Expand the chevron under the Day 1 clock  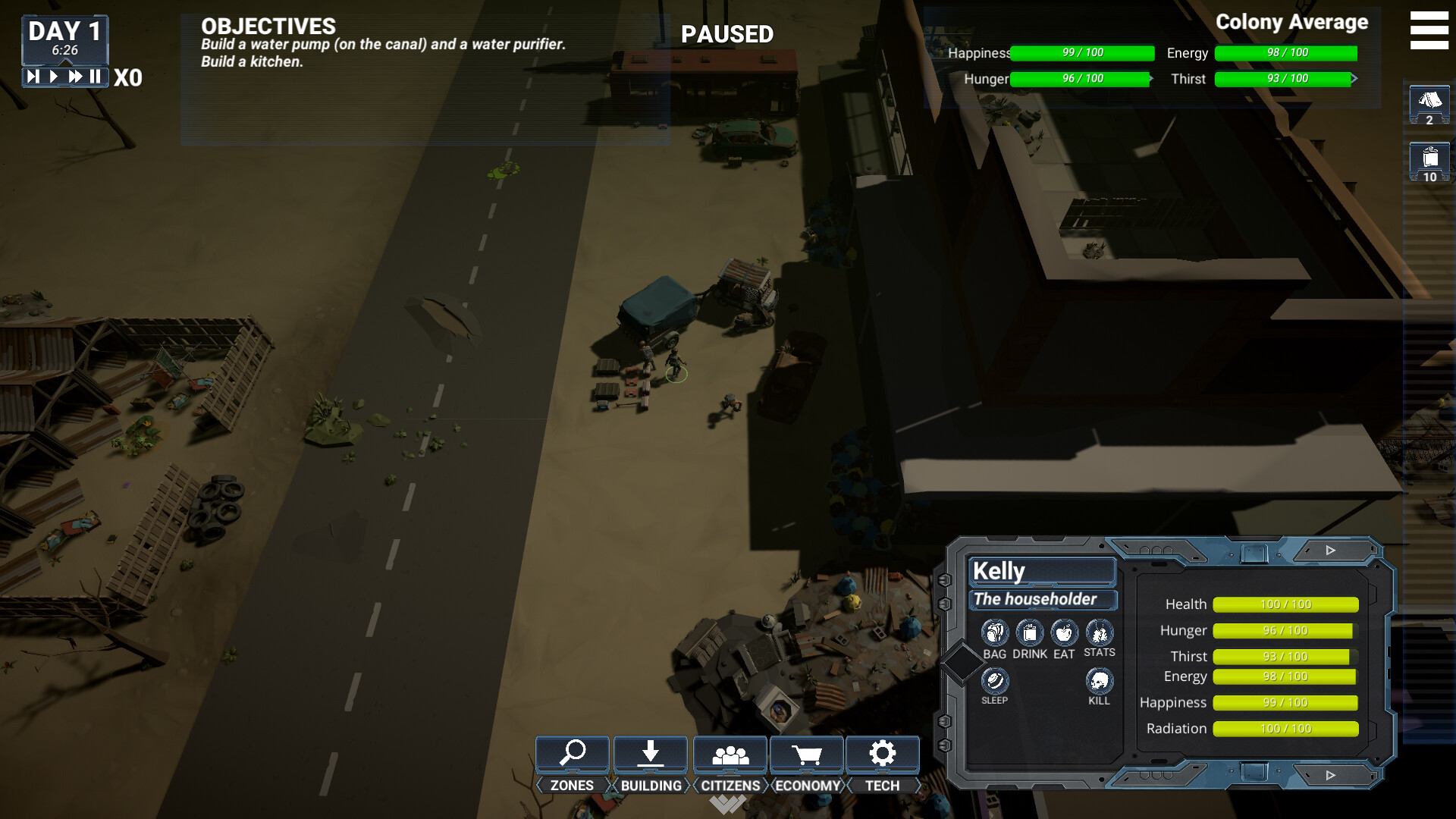coord(66,62)
